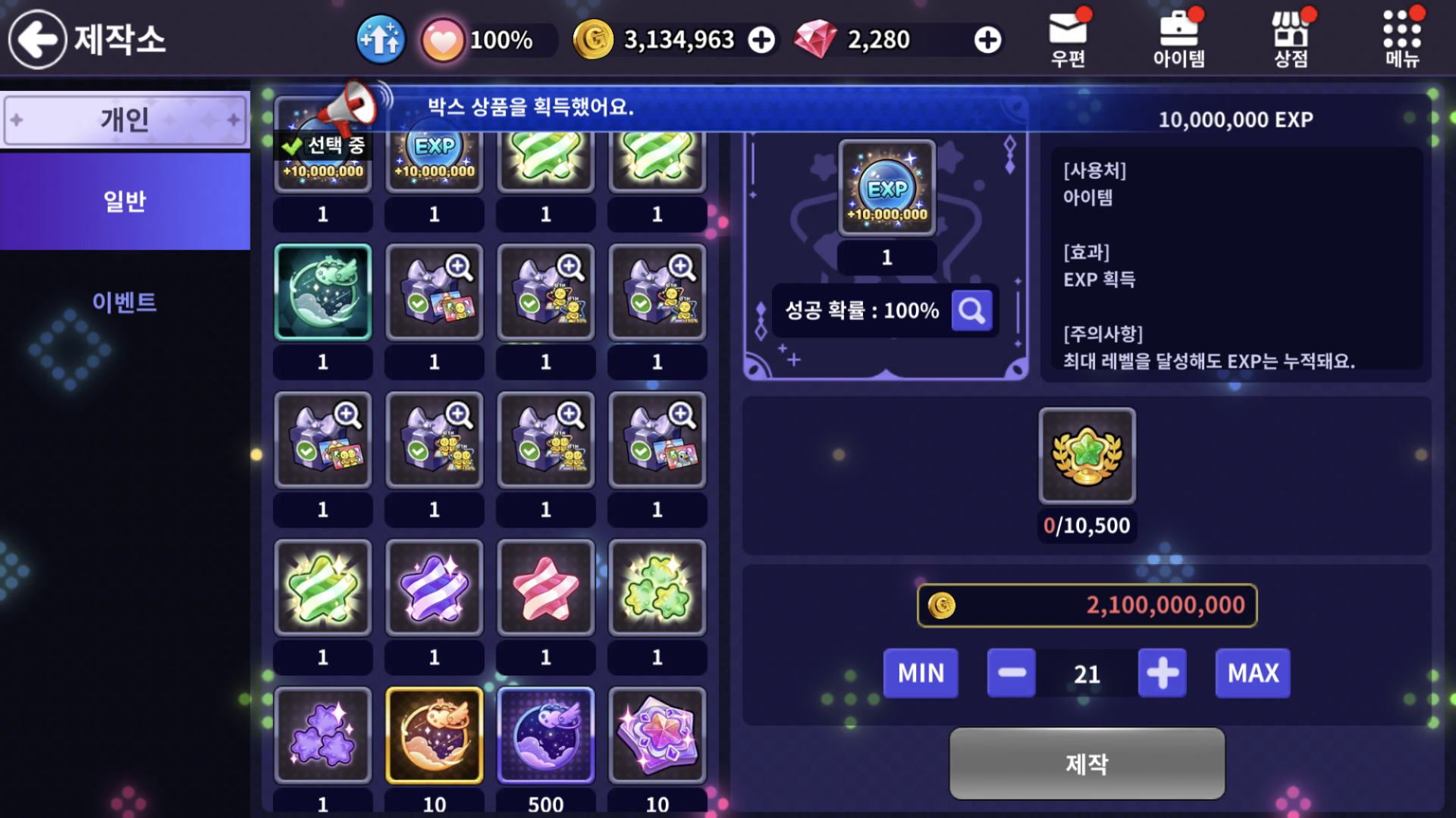Screen dimensions: 1456x818
Task: Set craft quantity to MIN
Action: click(x=921, y=672)
